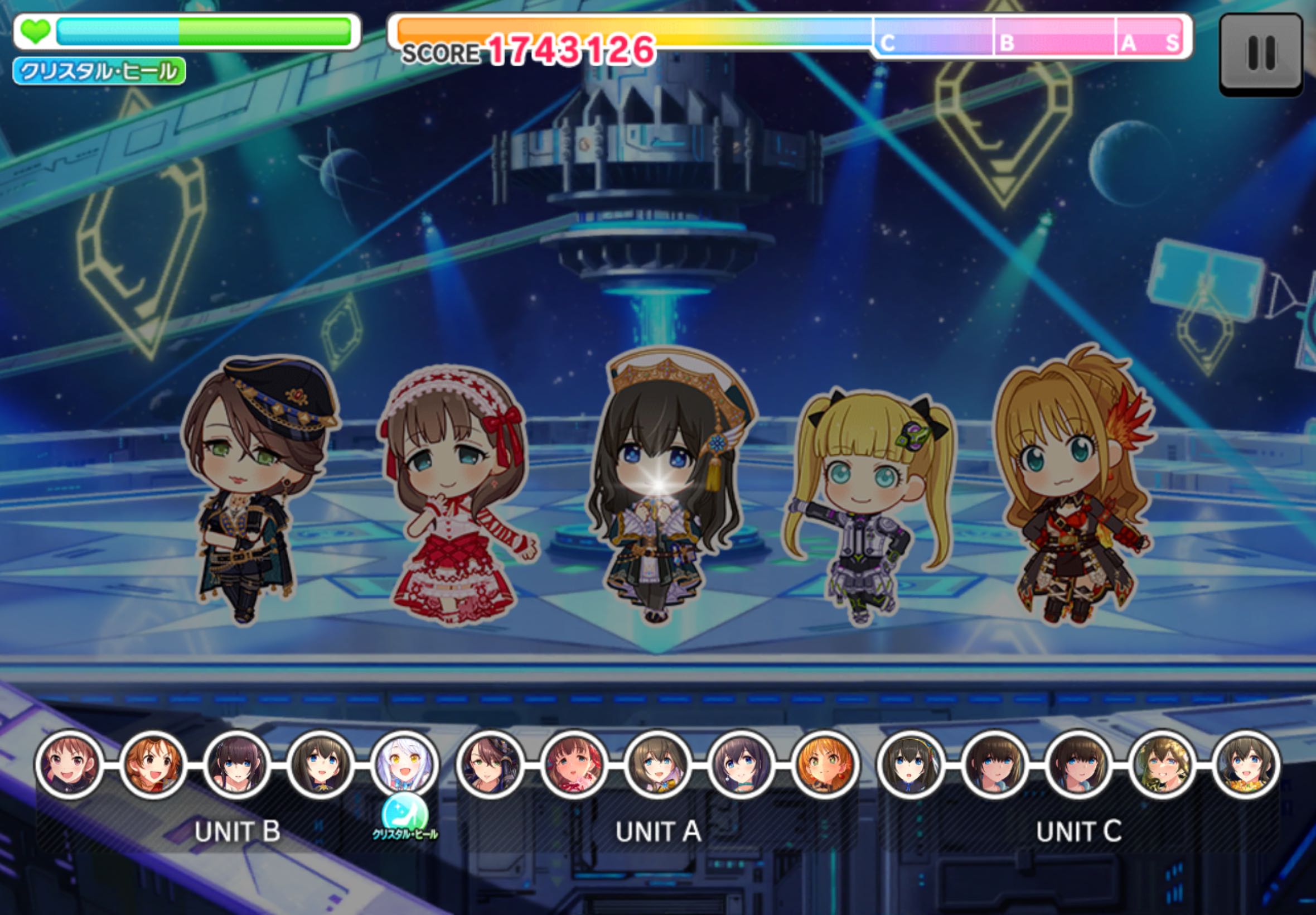This screenshot has height=915, width=1316.
Task: Choose the orange-haired, green-eyed idol portrait in Unit A
Action: click(x=825, y=765)
